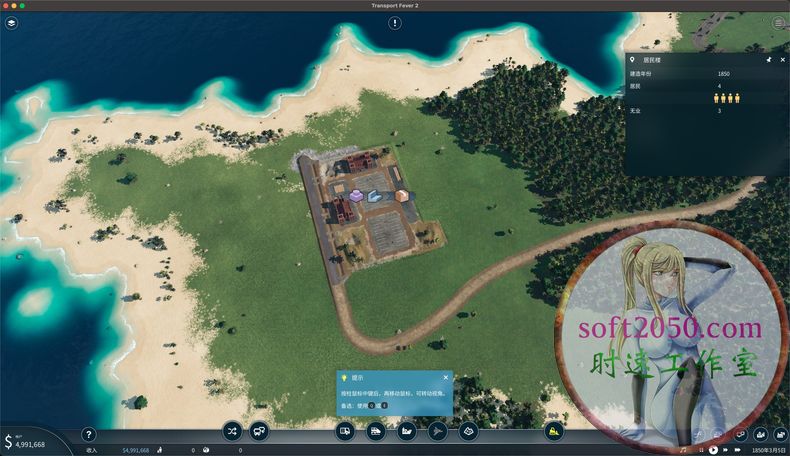Open the line manager shuffle-arrows button
Image resolution: width=790 pixels, height=456 pixels.
click(x=233, y=432)
